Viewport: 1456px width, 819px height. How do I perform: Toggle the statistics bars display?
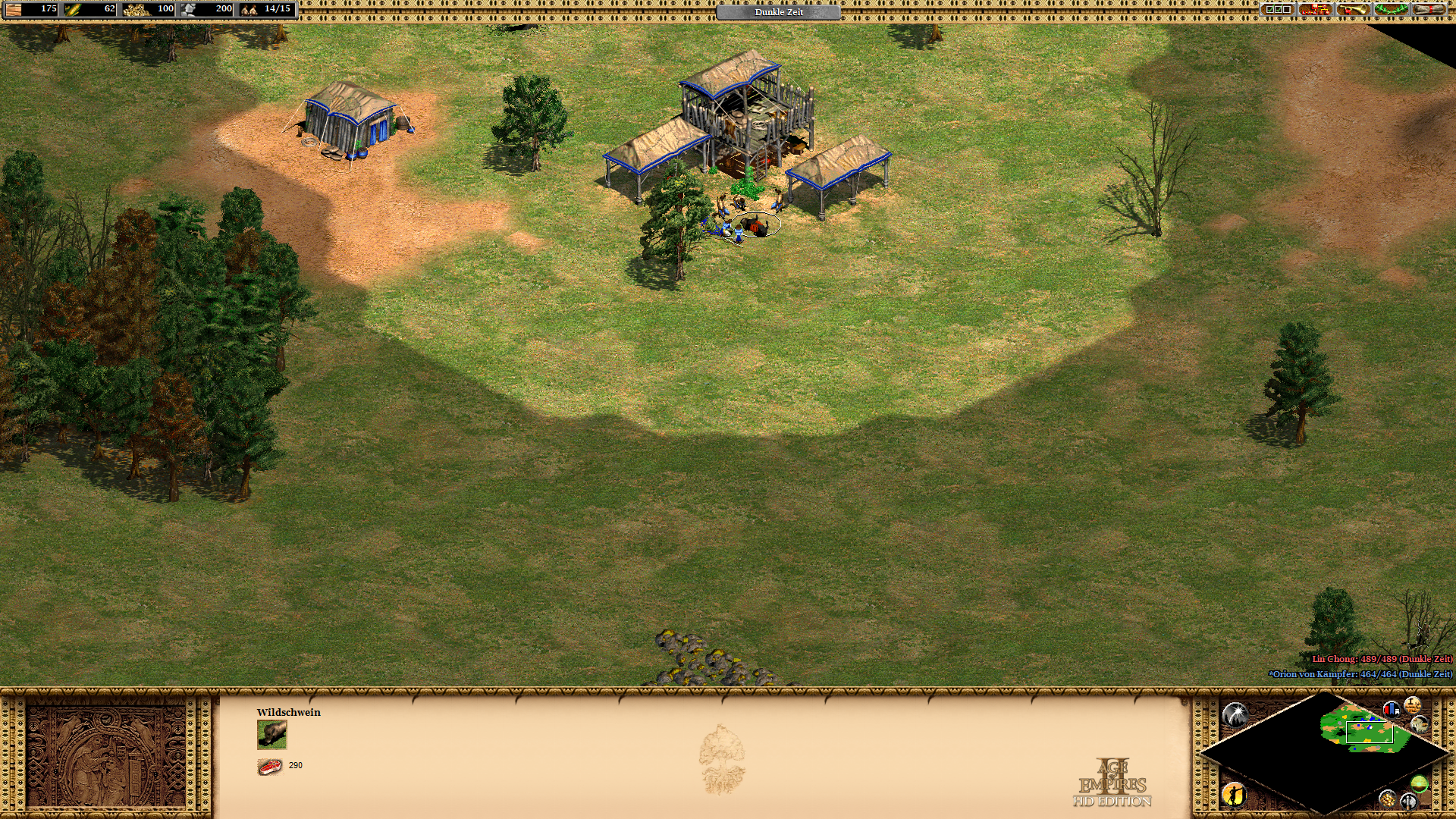pyautogui.click(x=1391, y=710)
